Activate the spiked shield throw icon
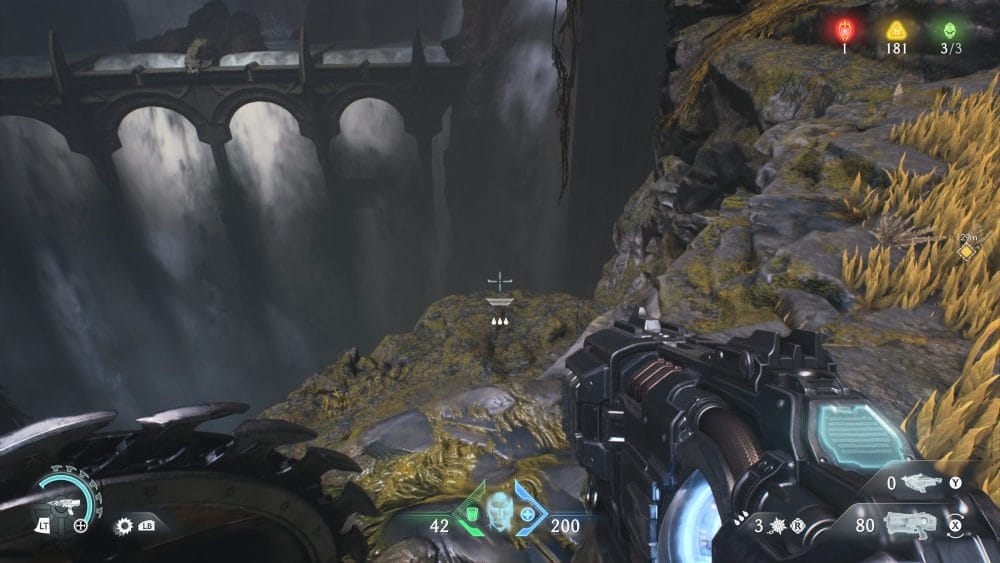The width and height of the screenshot is (1000, 563). pyautogui.click(x=773, y=522)
